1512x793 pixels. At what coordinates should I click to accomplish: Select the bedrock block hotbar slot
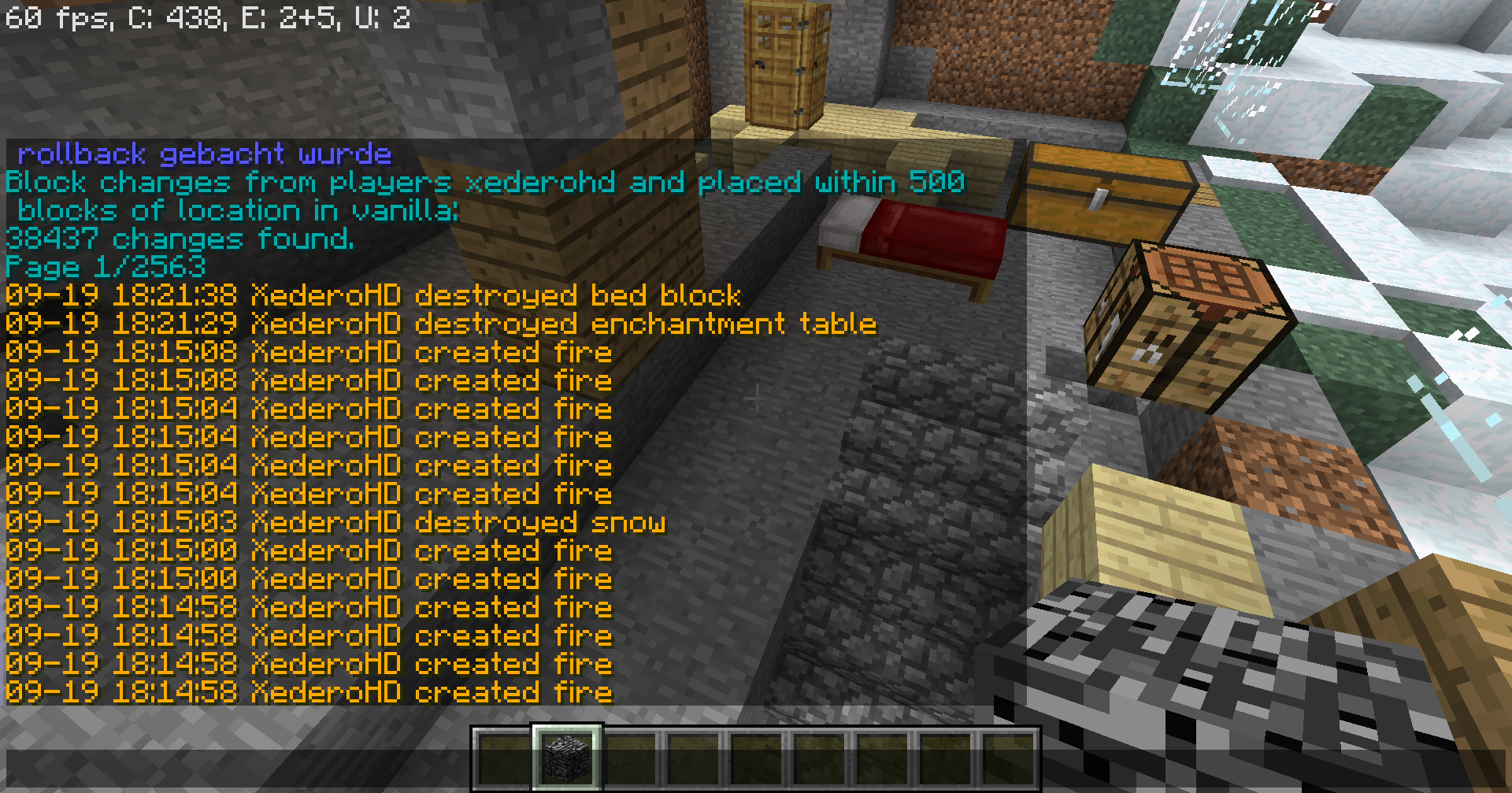click(567, 758)
